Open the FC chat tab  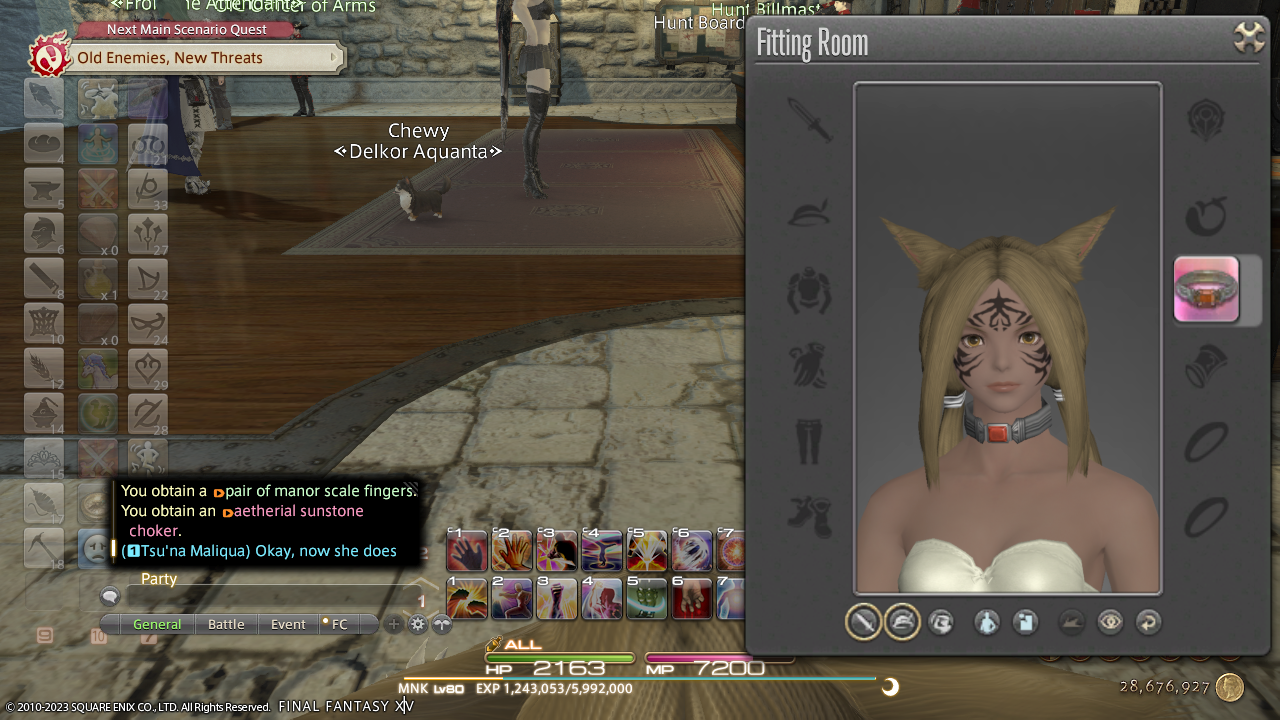click(x=339, y=624)
